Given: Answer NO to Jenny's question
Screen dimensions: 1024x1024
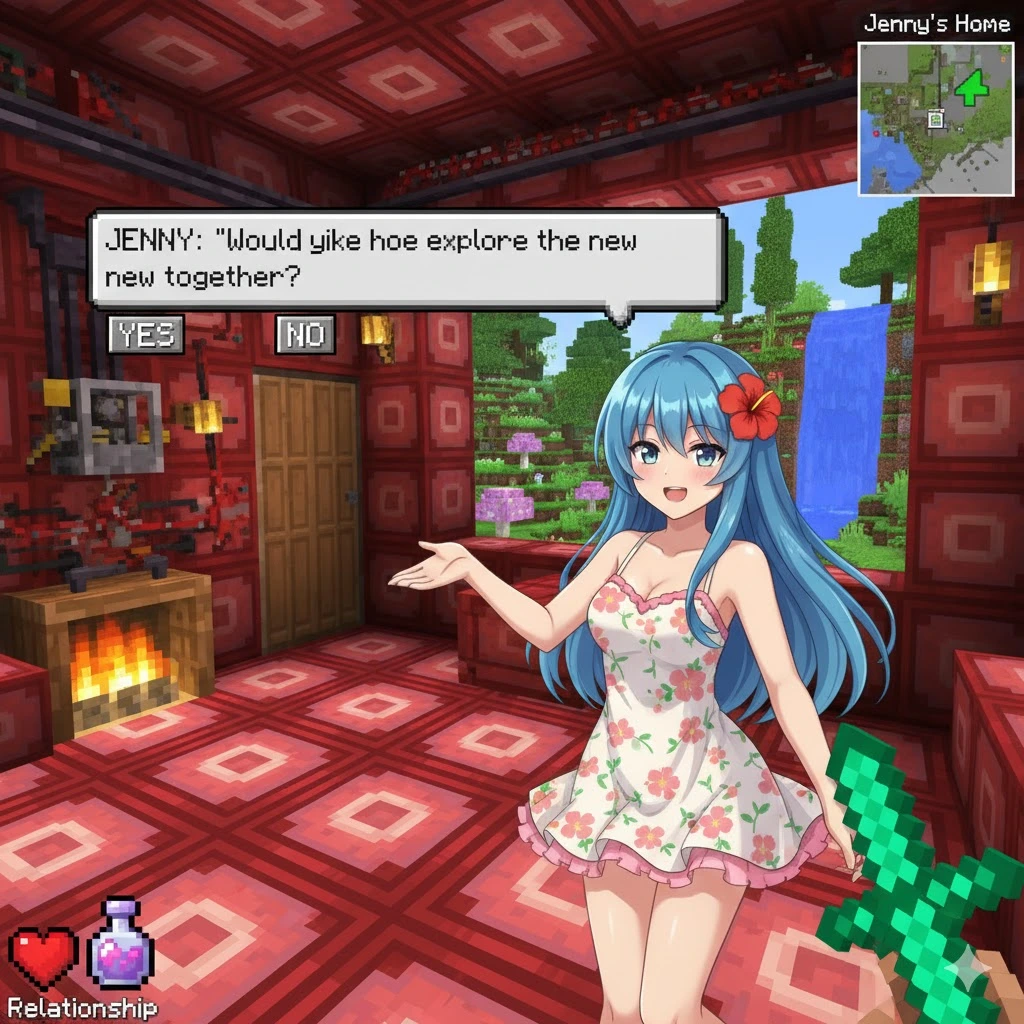Looking at the screenshot, I should point(305,335).
